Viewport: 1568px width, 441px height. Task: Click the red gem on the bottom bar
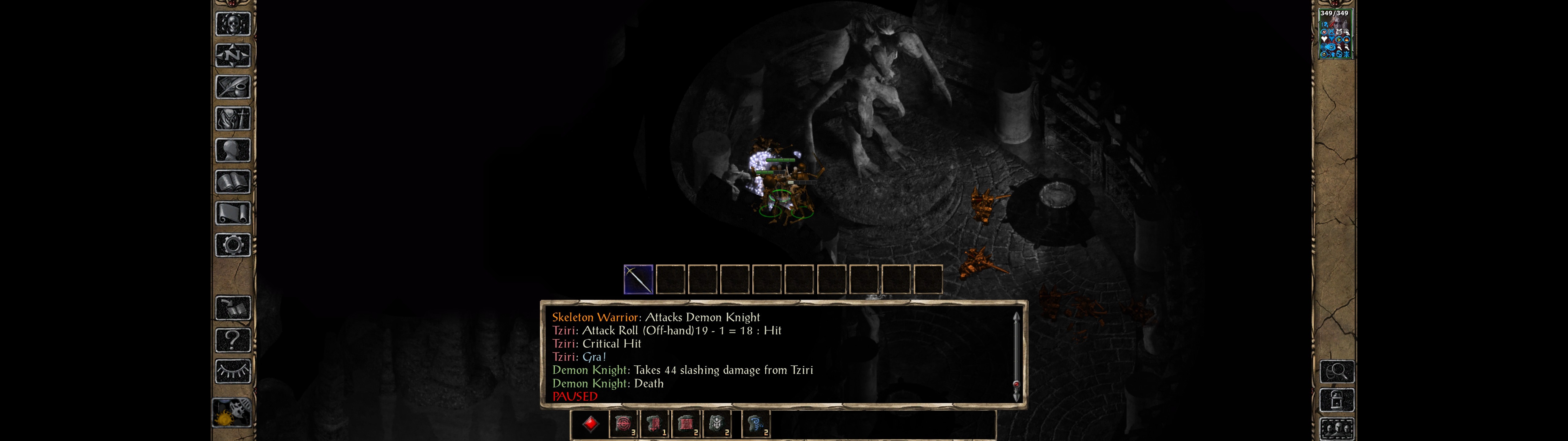(x=590, y=424)
